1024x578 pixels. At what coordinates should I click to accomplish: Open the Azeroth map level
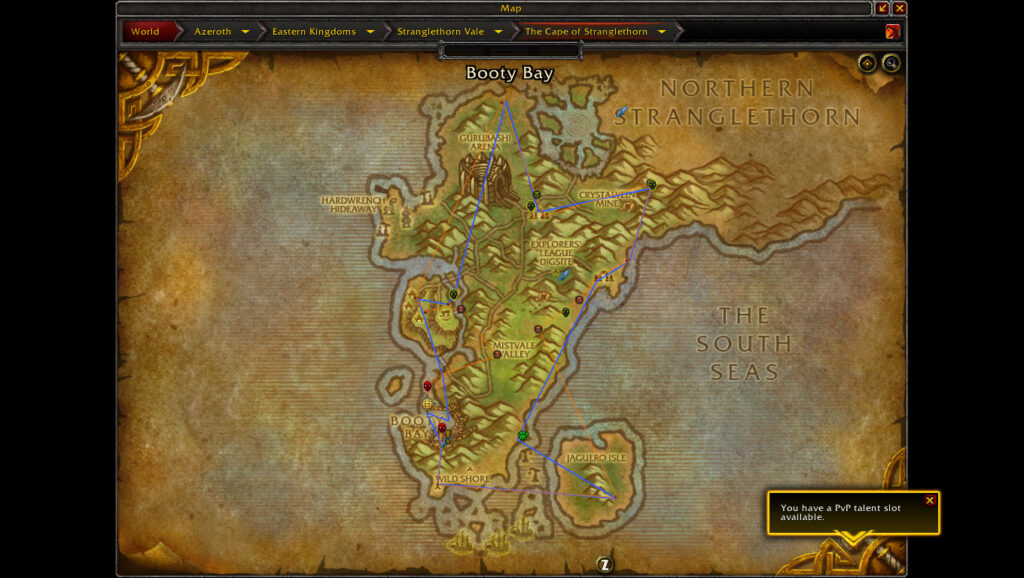pos(212,31)
